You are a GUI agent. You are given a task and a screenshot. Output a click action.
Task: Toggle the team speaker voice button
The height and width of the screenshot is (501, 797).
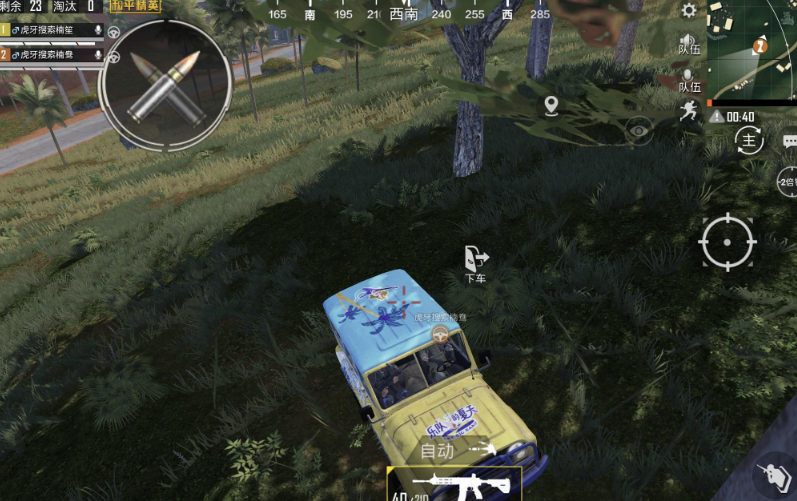pos(689,42)
